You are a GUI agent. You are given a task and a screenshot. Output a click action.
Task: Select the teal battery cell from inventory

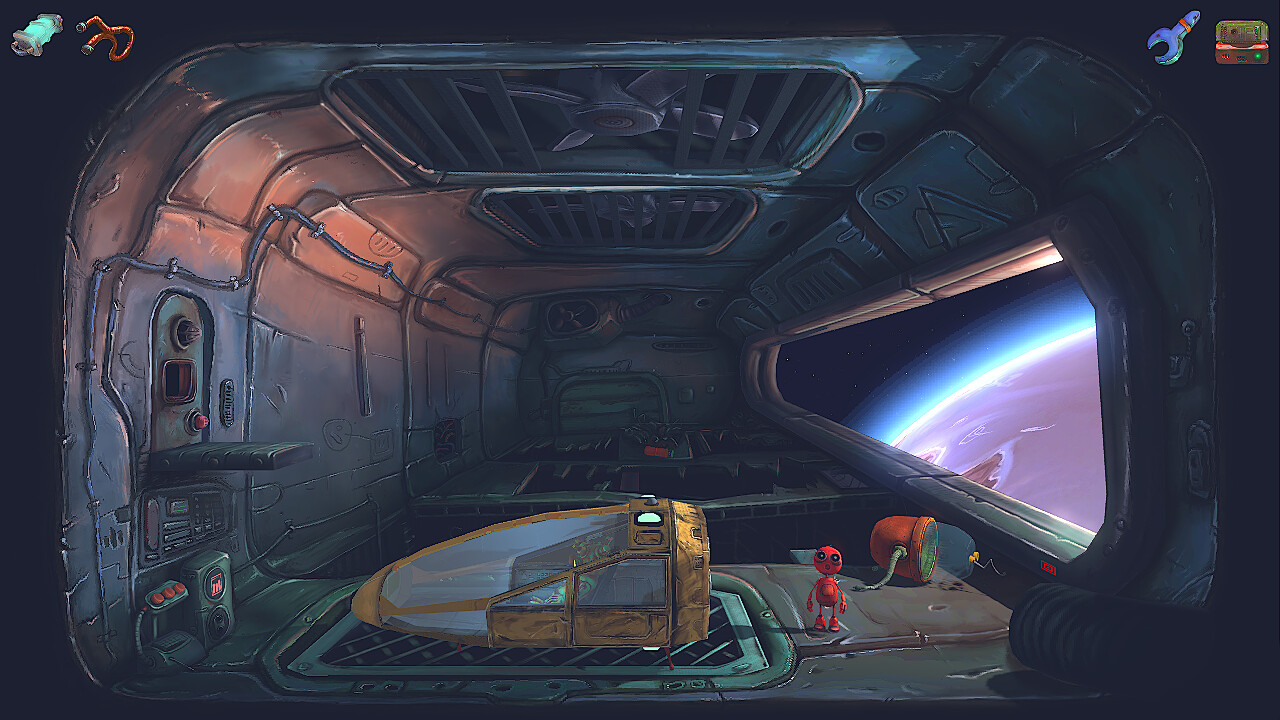[x=35, y=33]
